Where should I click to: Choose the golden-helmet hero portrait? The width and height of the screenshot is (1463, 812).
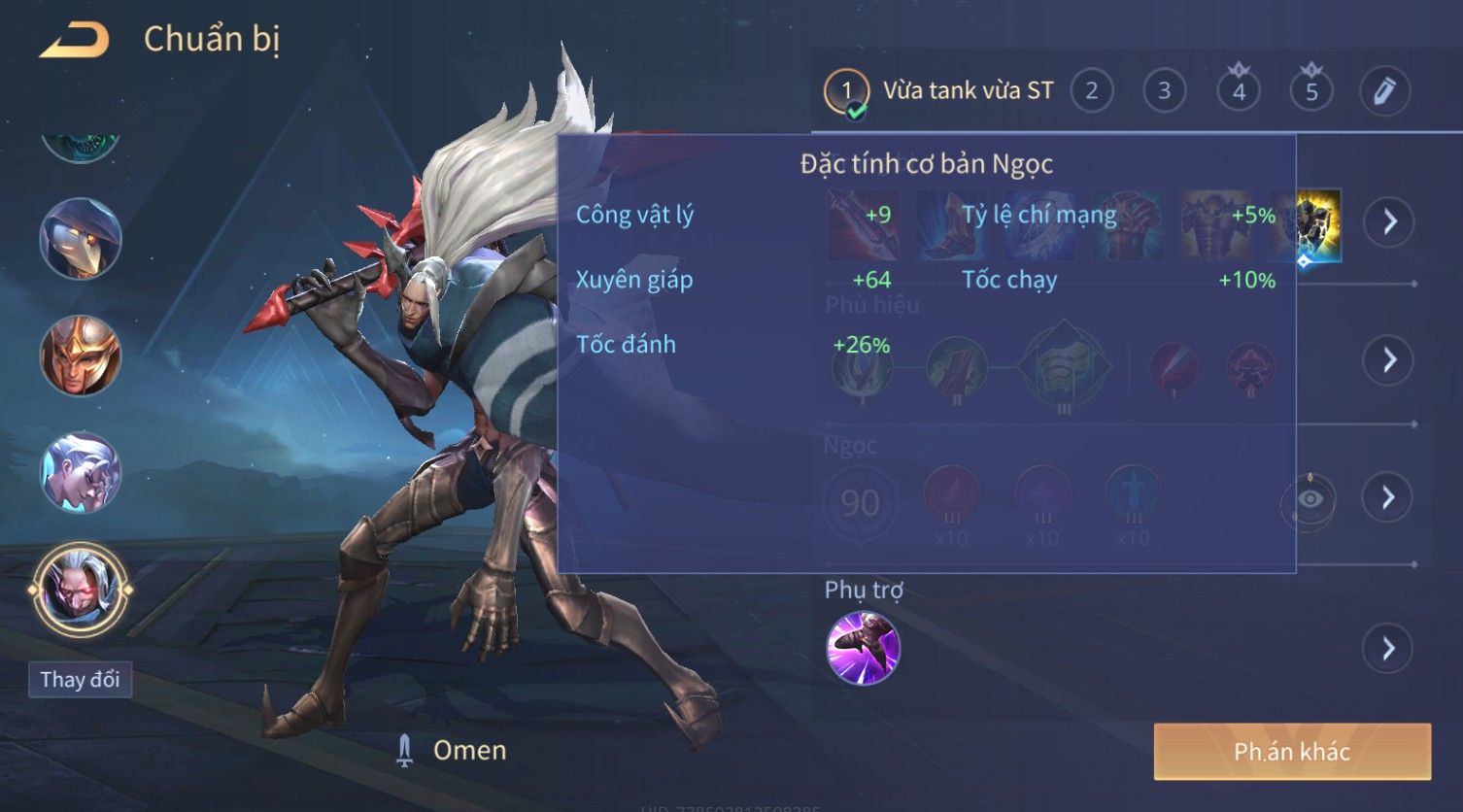pos(80,355)
